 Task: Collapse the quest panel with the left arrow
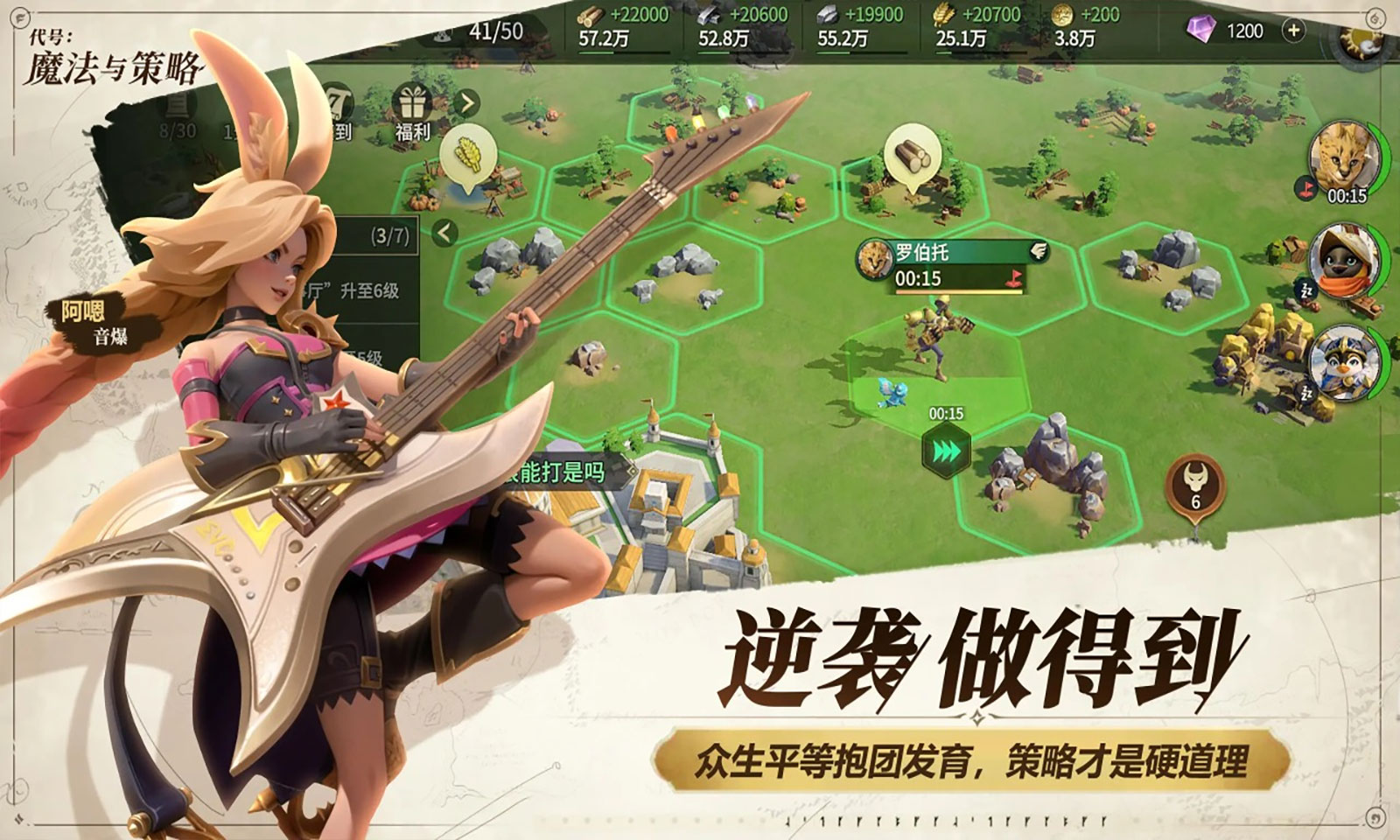pyautogui.click(x=444, y=231)
